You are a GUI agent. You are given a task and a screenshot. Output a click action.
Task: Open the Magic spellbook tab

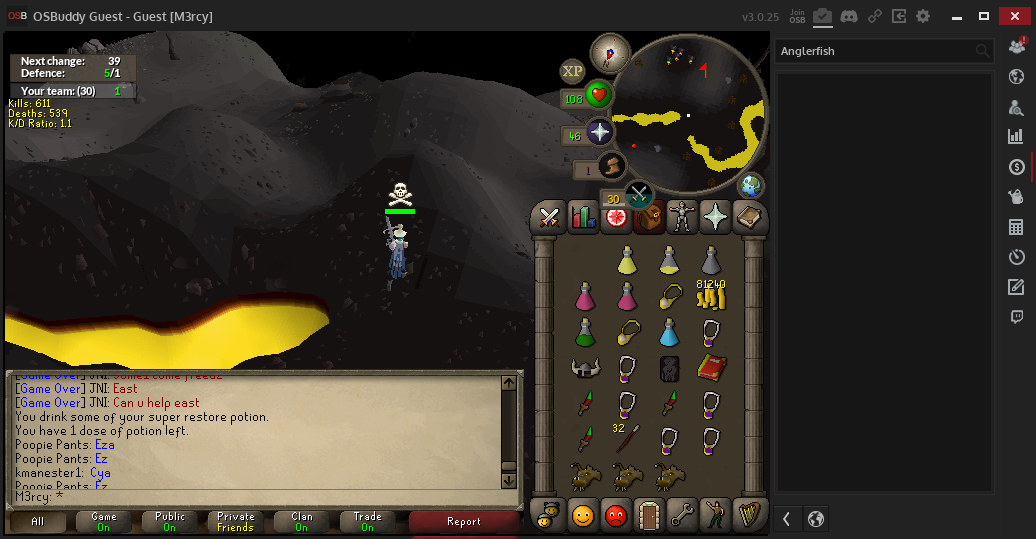(x=748, y=216)
